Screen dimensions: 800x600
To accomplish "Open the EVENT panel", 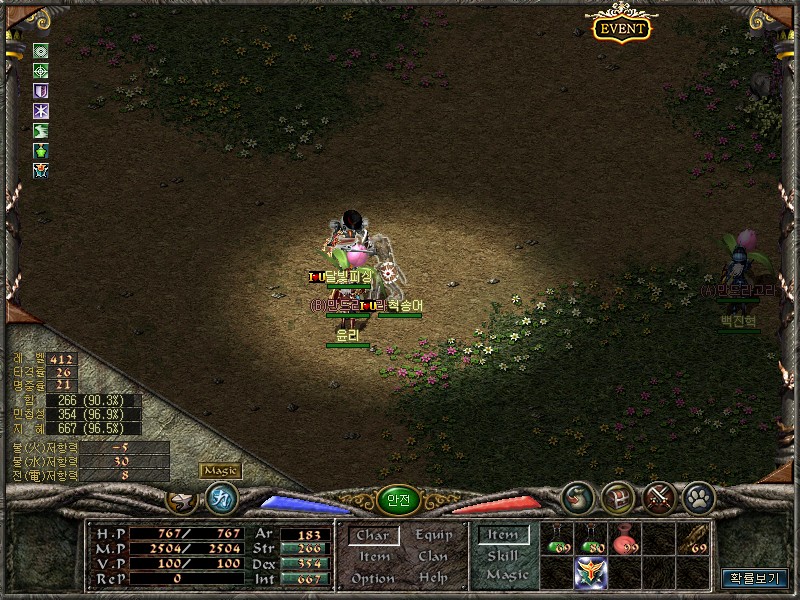I will 622,28.
